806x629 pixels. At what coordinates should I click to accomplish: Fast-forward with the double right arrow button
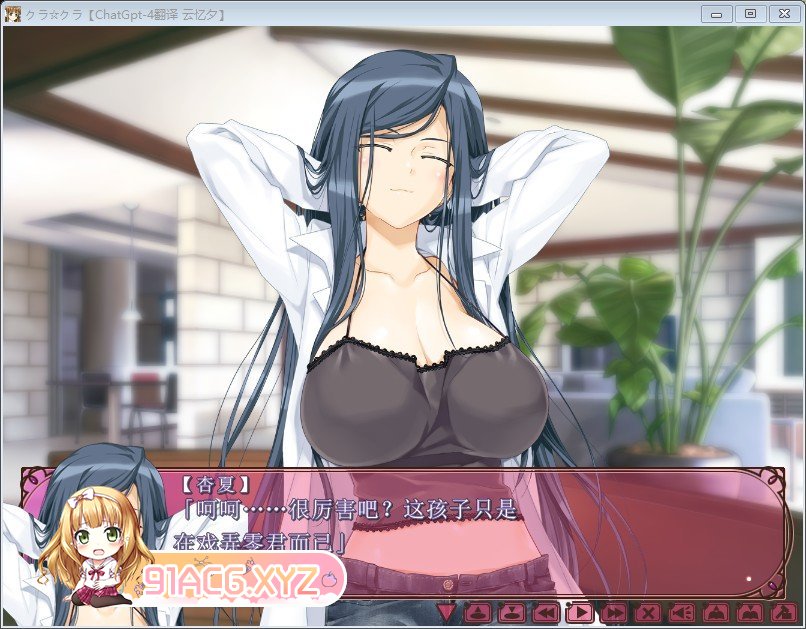pyautogui.click(x=614, y=612)
